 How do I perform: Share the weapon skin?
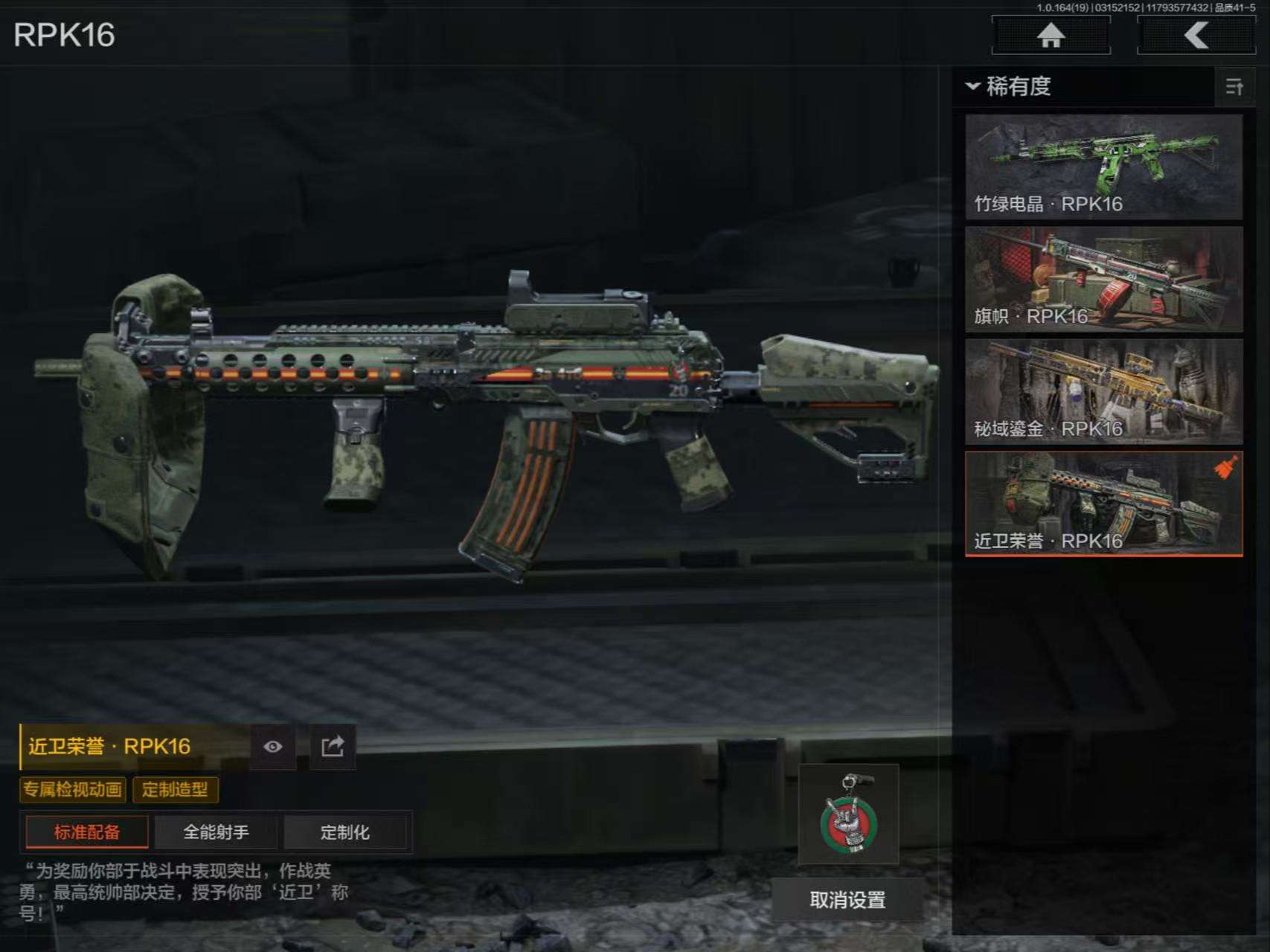[333, 747]
